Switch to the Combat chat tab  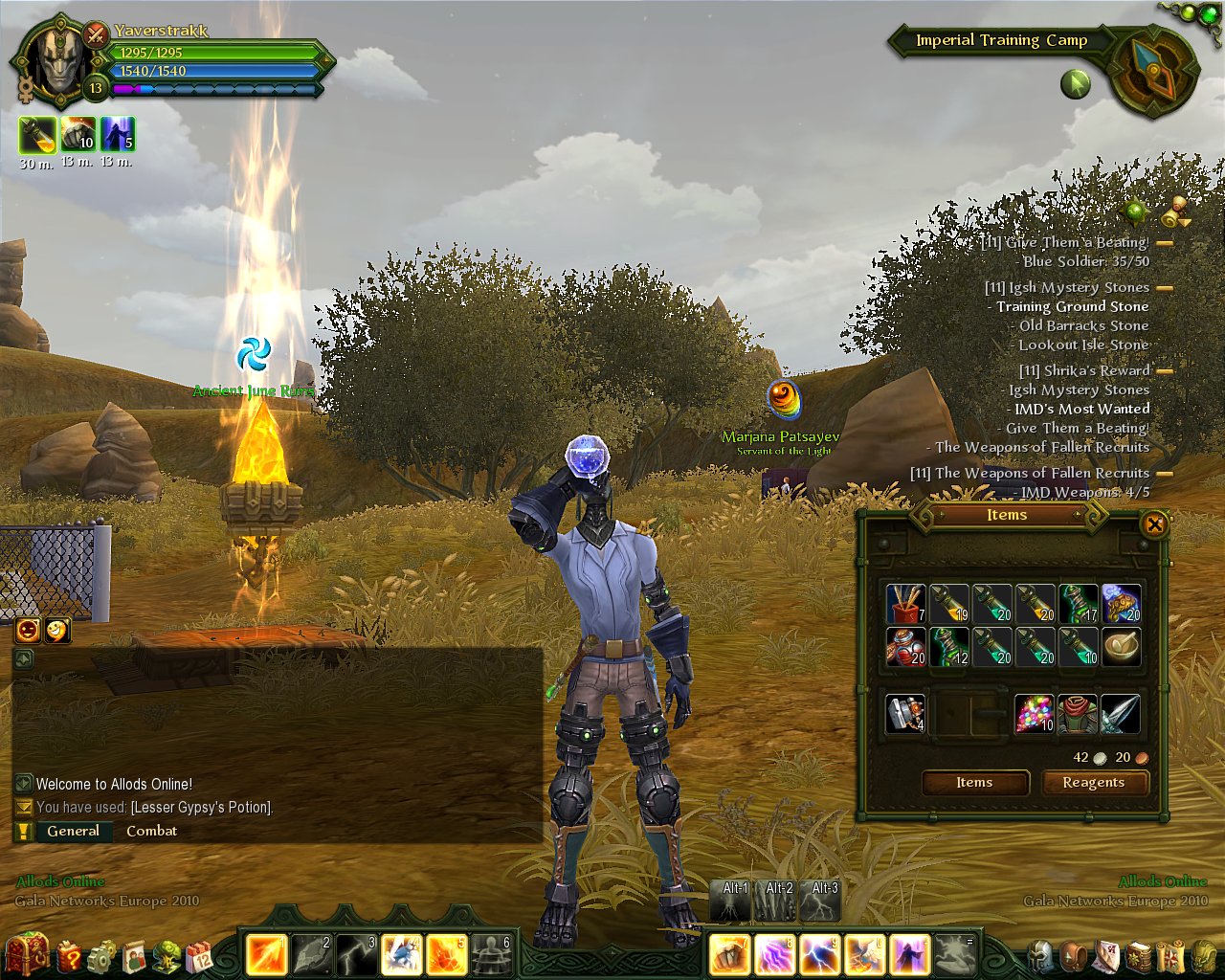151,831
